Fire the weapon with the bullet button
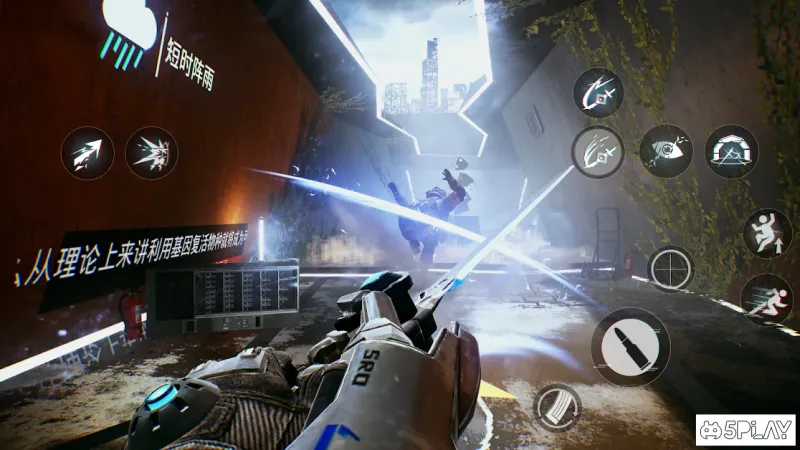The width and height of the screenshot is (800, 450). 630,347
